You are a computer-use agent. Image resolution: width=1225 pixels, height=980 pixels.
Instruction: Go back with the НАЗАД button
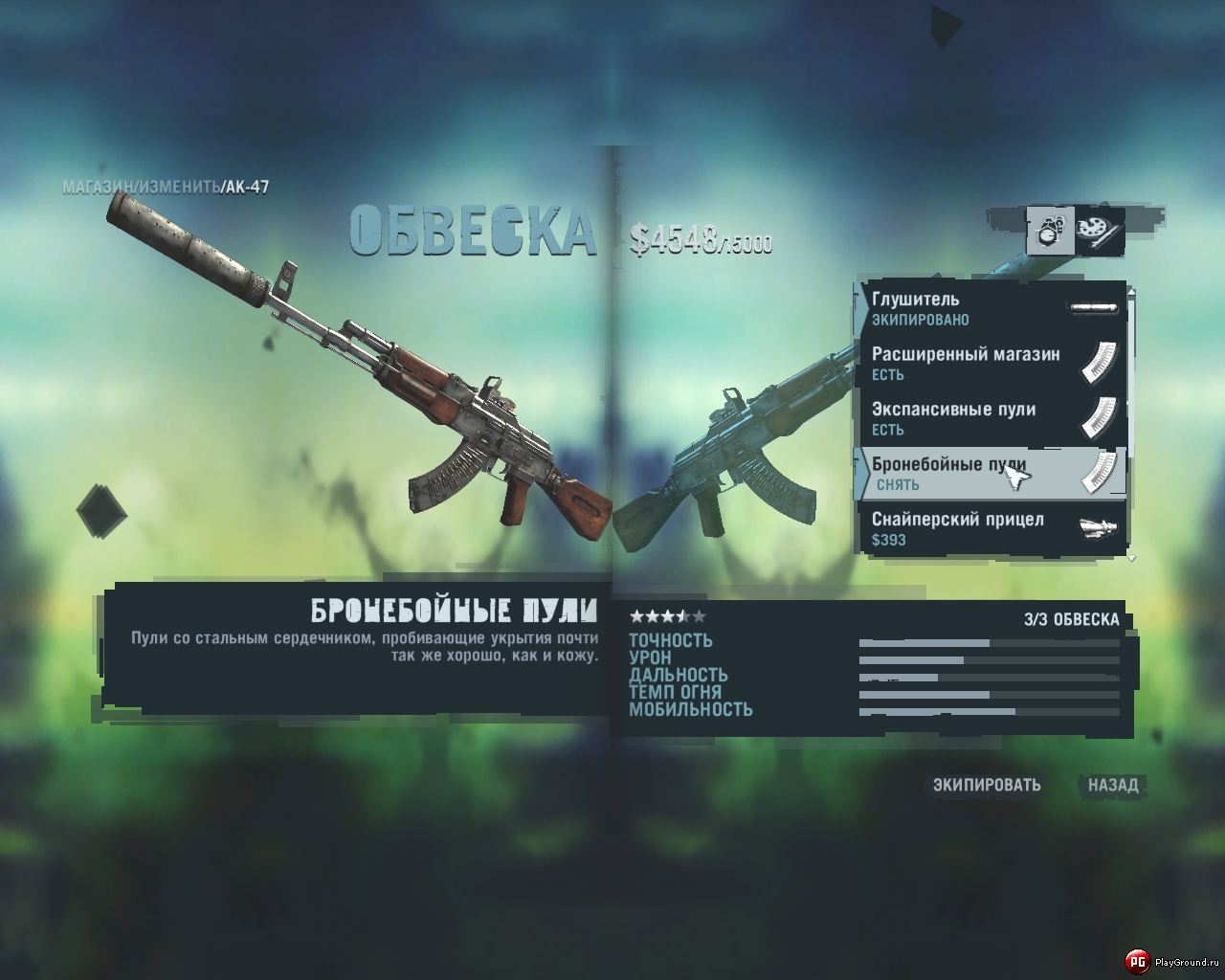(x=1113, y=785)
